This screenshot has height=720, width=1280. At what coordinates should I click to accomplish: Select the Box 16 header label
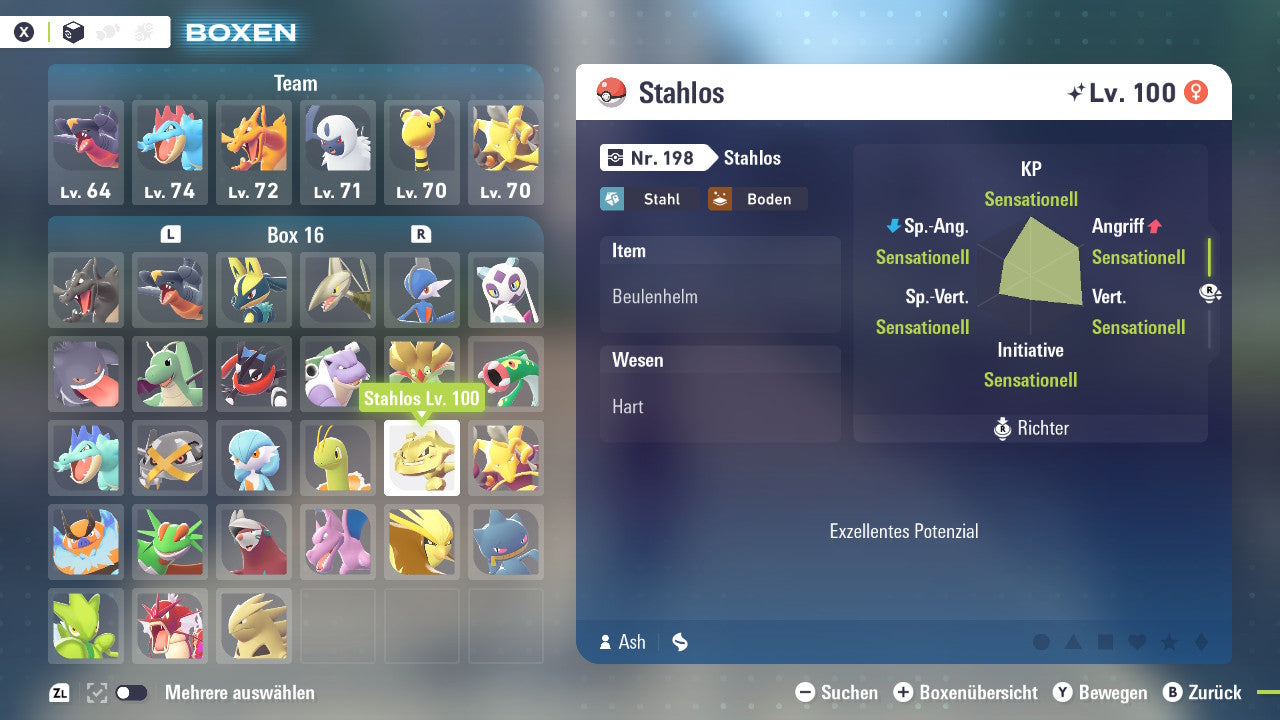295,235
